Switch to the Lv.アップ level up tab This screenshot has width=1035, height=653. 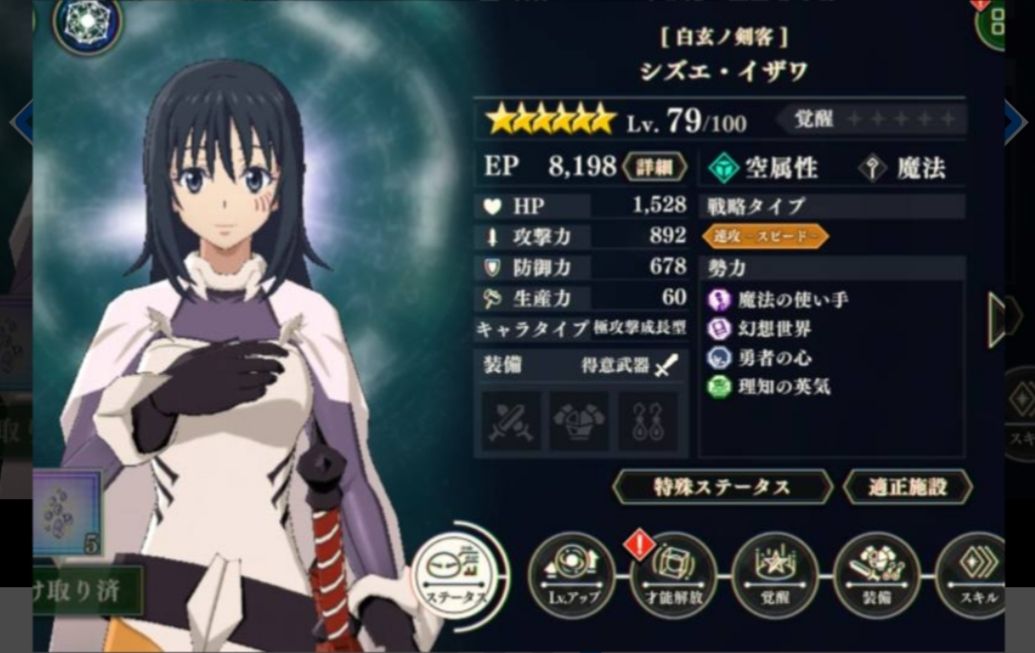click(572, 576)
